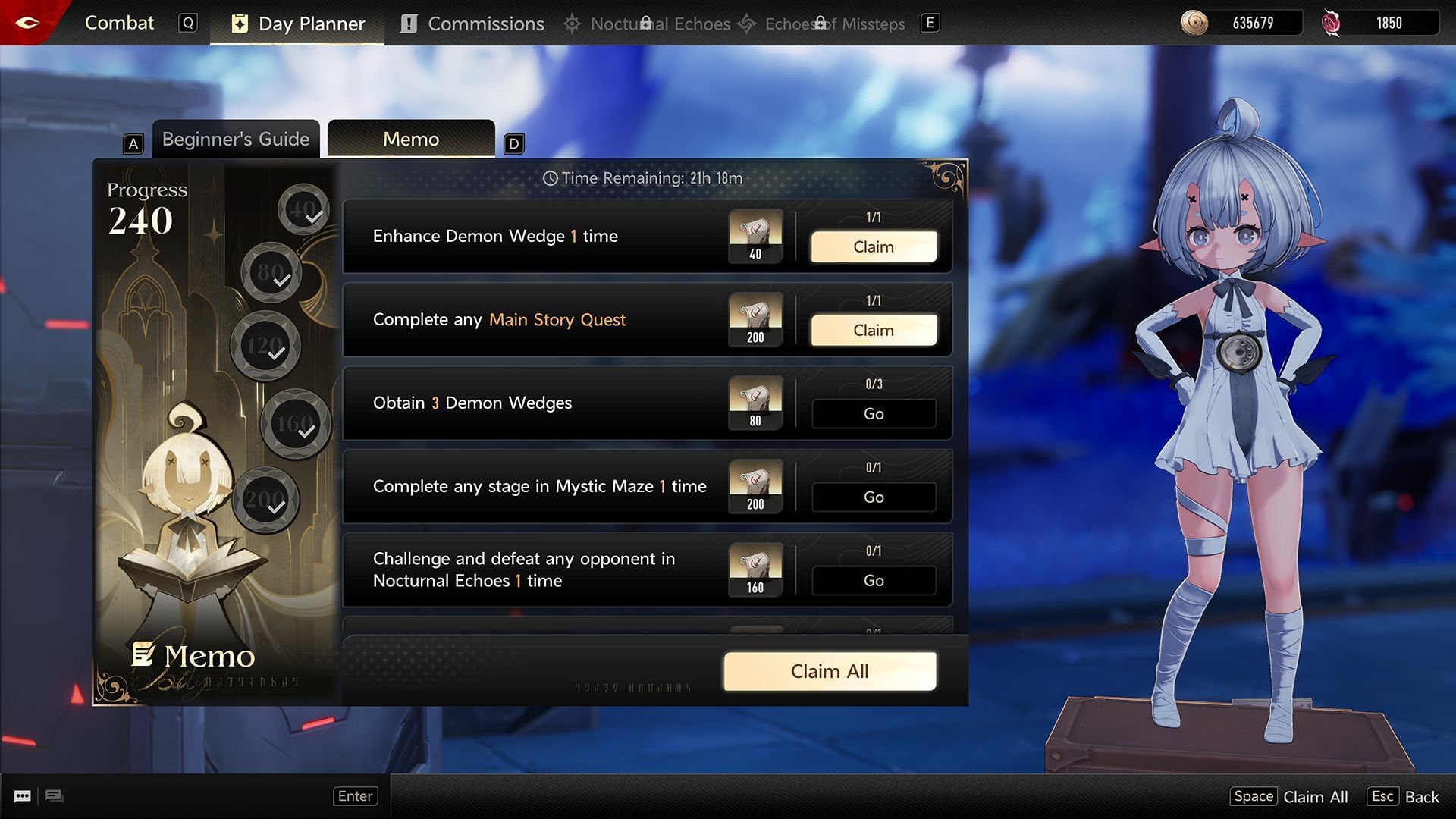Click the gold coin currency icon
1456x819 pixels.
[1197, 22]
